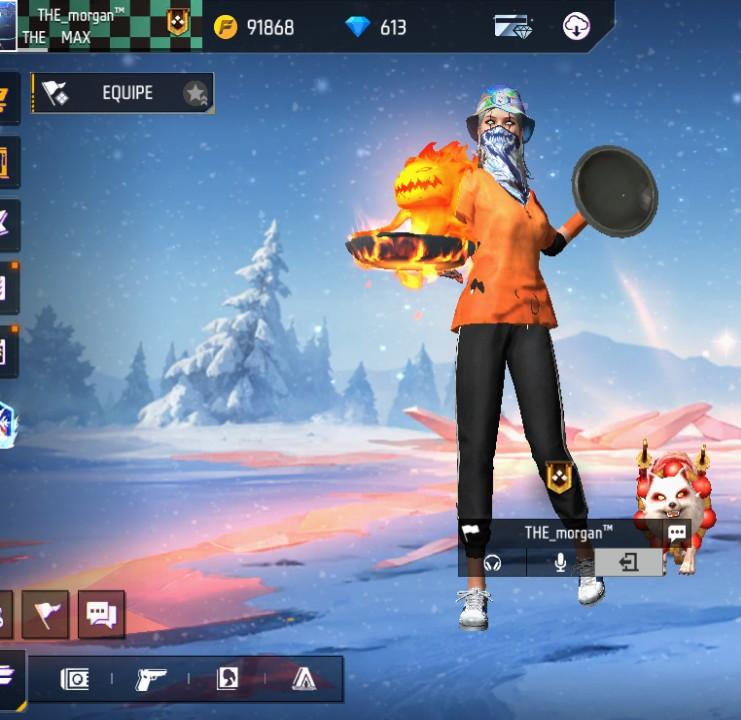The image size is (741, 720).
Task: Select the triangular A-shaped icon in the bottom bar
Action: point(304,680)
